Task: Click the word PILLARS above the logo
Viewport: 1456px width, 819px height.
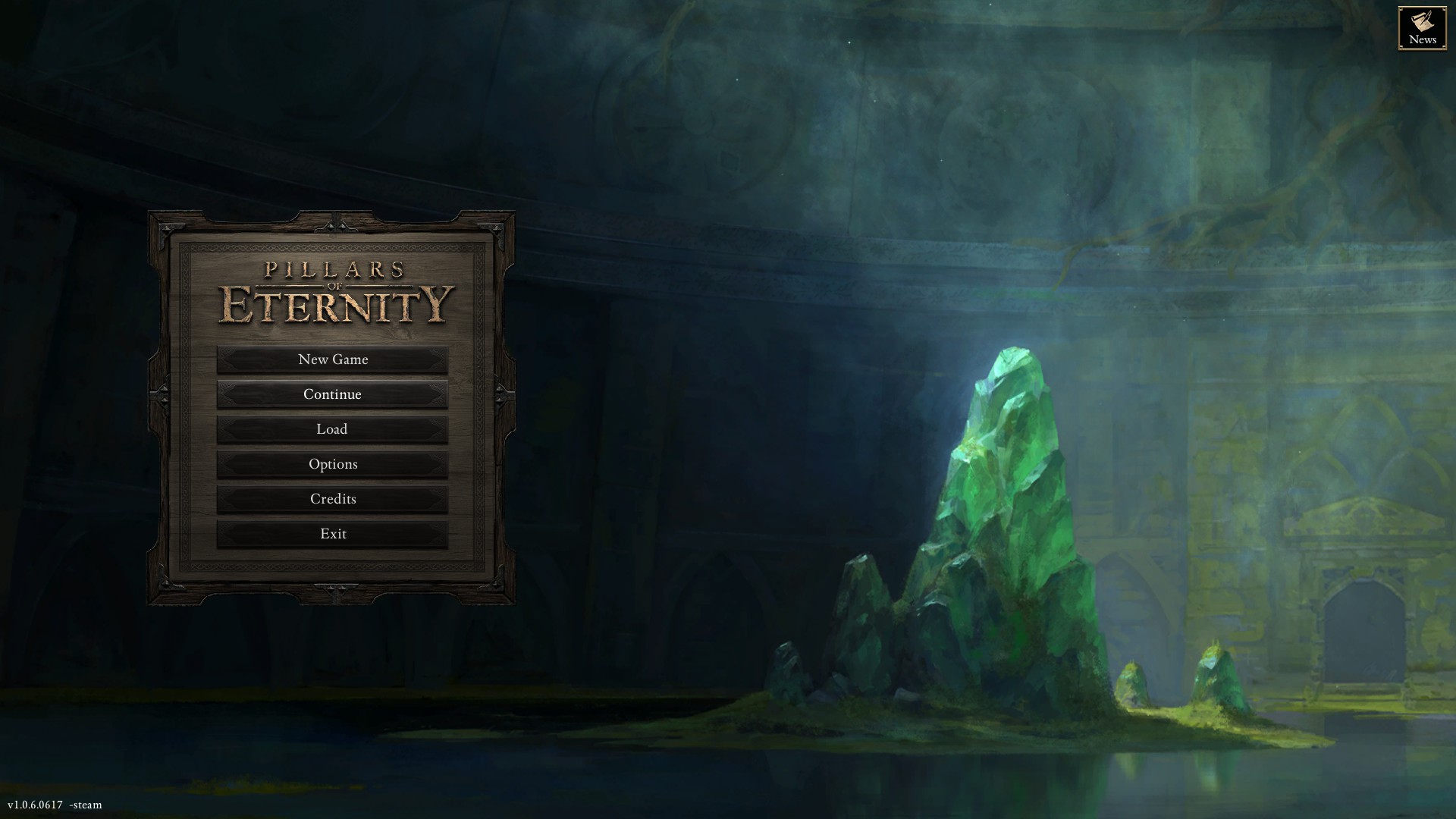Action: click(x=334, y=271)
